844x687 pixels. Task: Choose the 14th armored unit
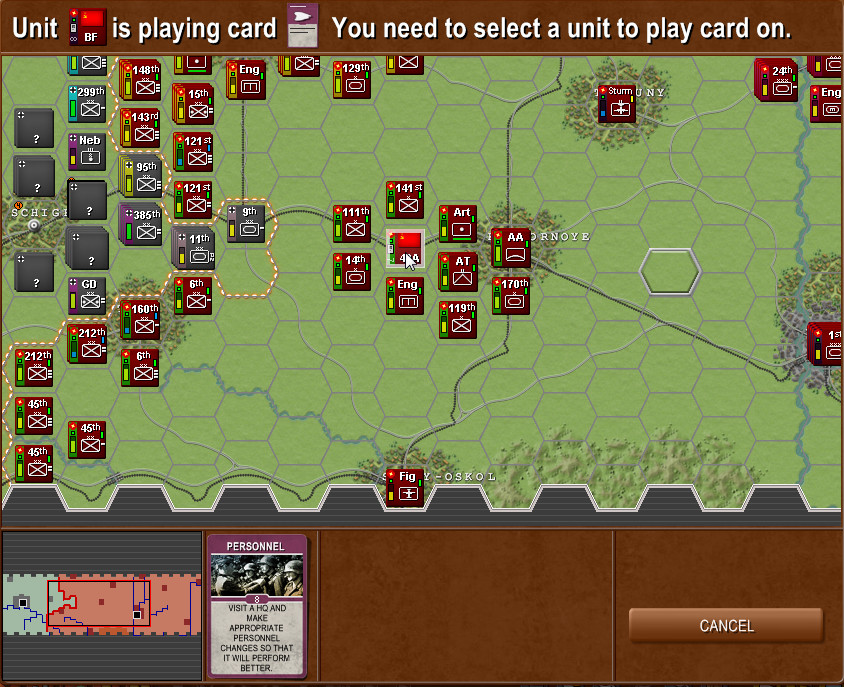click(x=352, y=271)
